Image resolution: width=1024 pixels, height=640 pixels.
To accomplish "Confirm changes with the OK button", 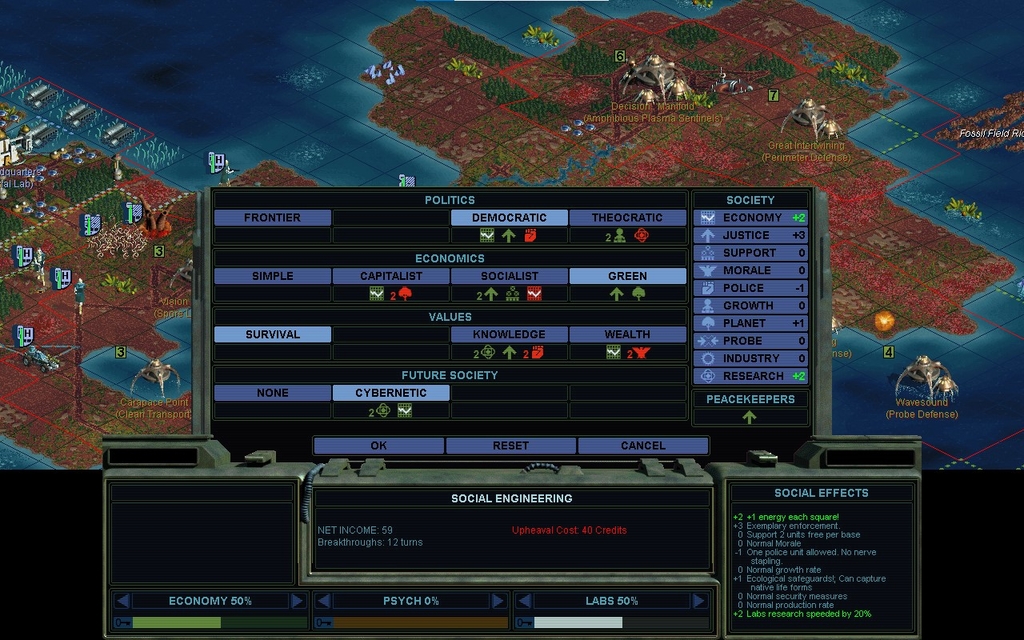I will coord(378,446).
